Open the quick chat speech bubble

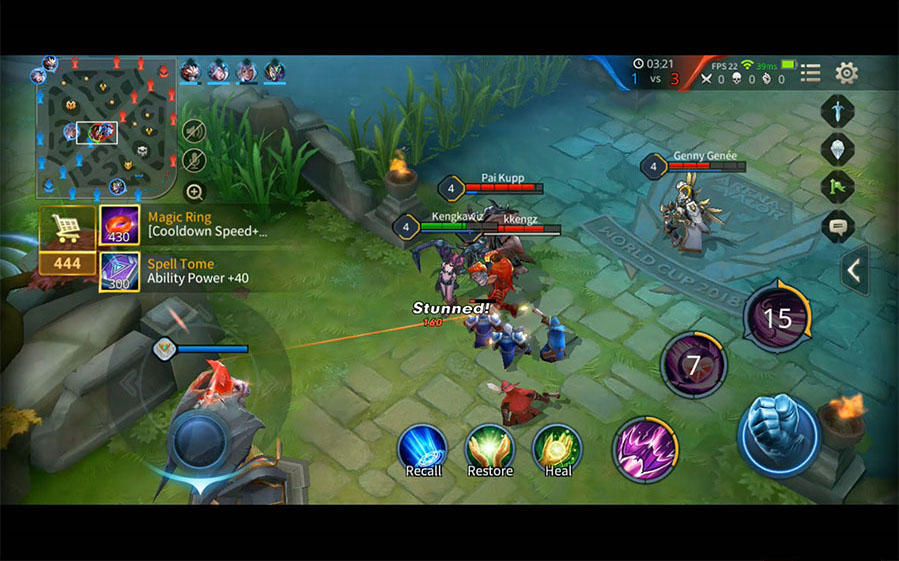837,226
